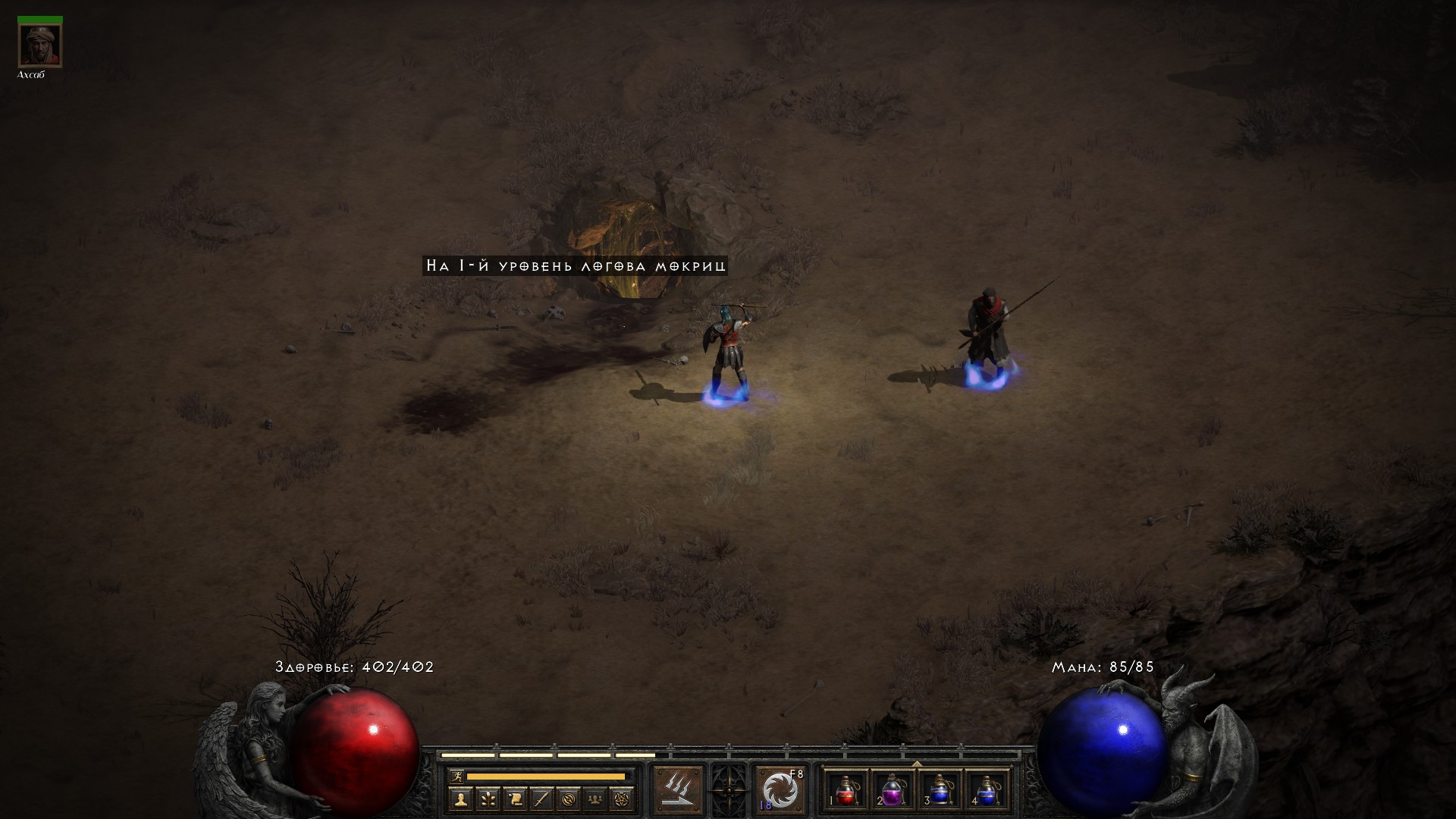Click the mercenary Ахсаб portrait

(x=40, y=45)
